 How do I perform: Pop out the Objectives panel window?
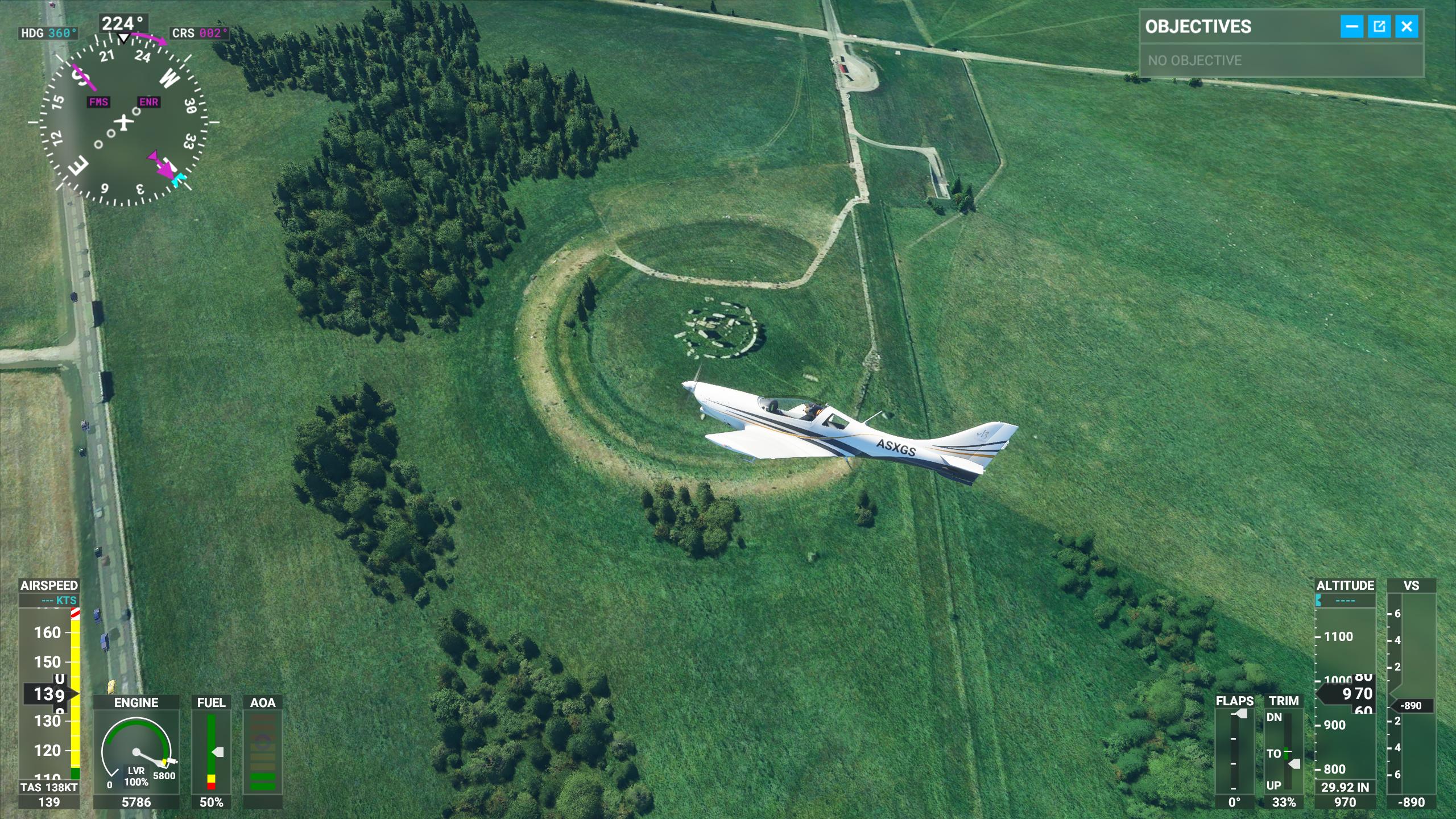1379,27
